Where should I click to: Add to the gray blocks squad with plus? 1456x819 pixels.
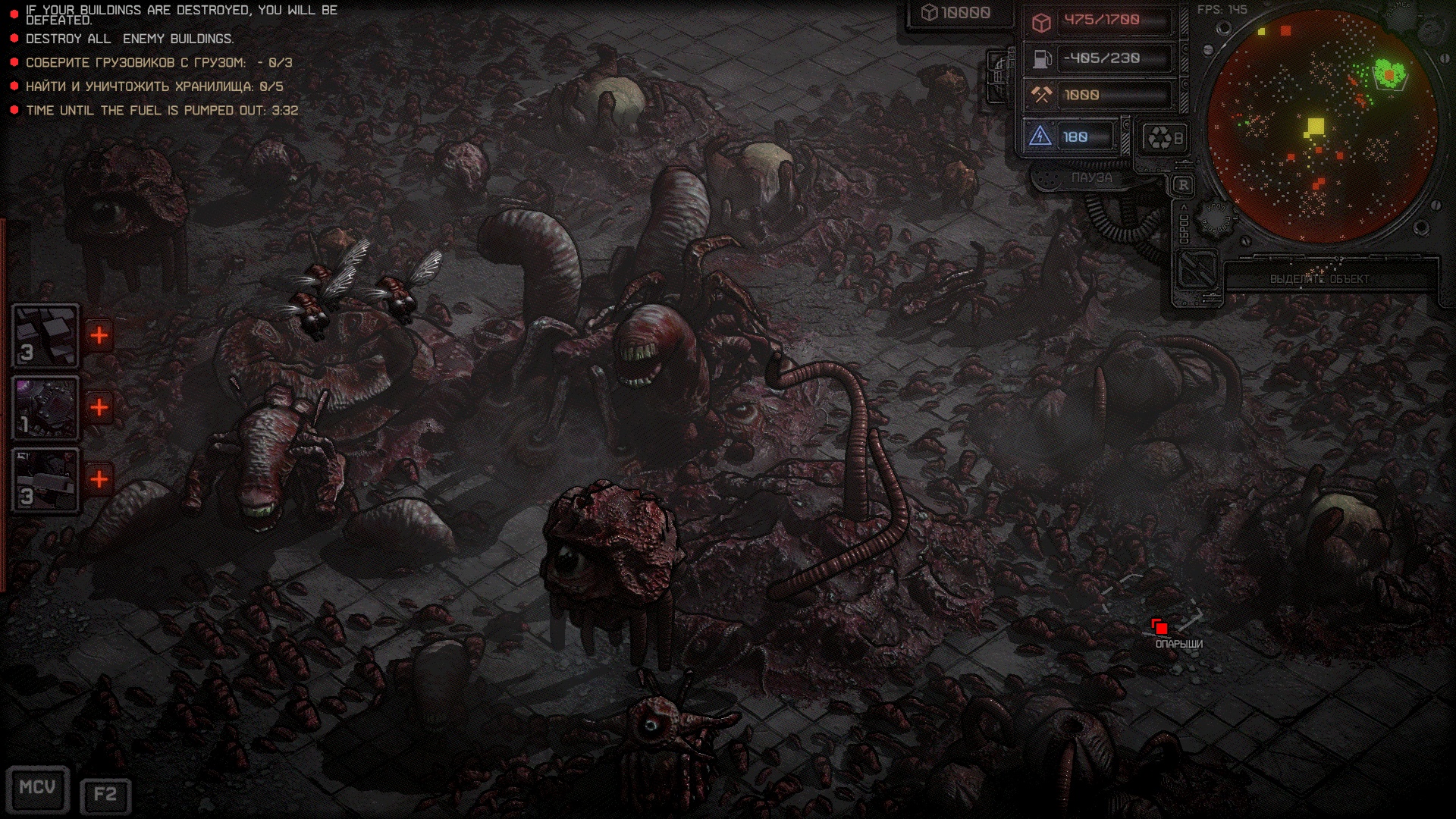click(99, 336)
